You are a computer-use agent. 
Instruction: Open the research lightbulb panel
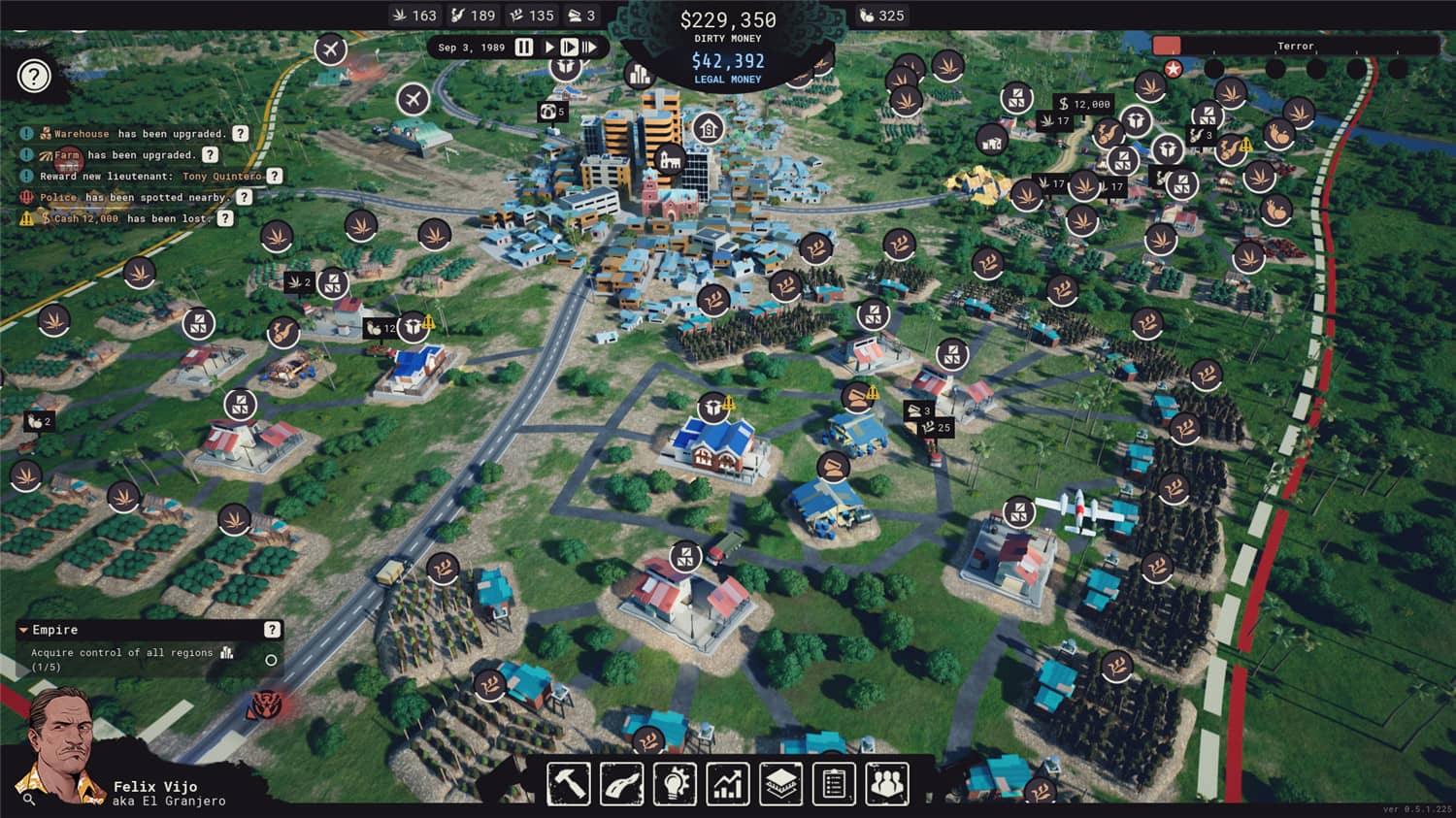click(x=675, y=784)
